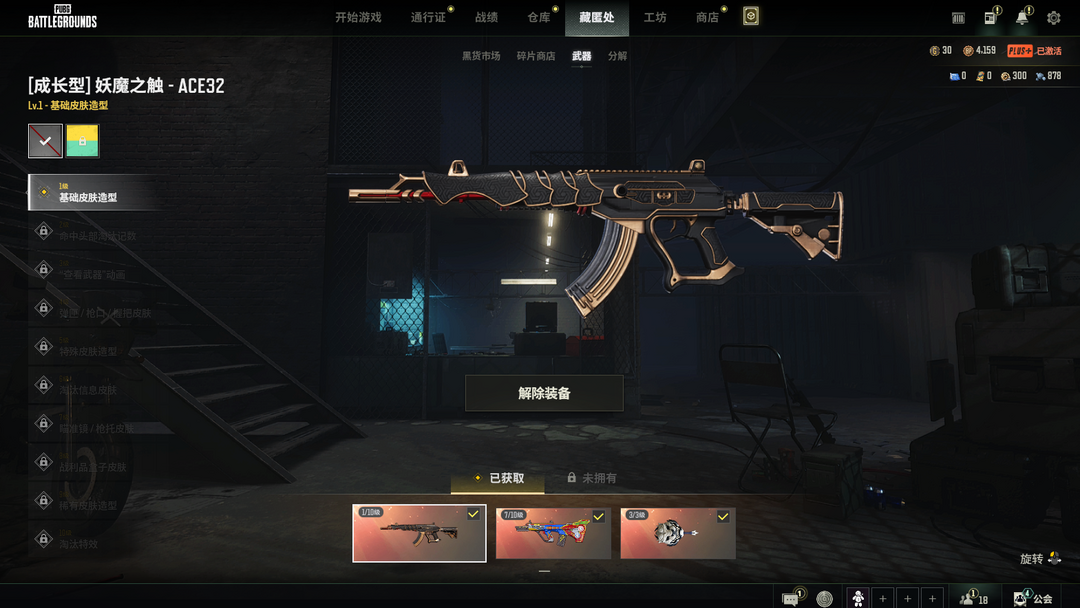Open the 开始游戏 start game menu
The image size is (1080, 608).
(x=358, y=18)
